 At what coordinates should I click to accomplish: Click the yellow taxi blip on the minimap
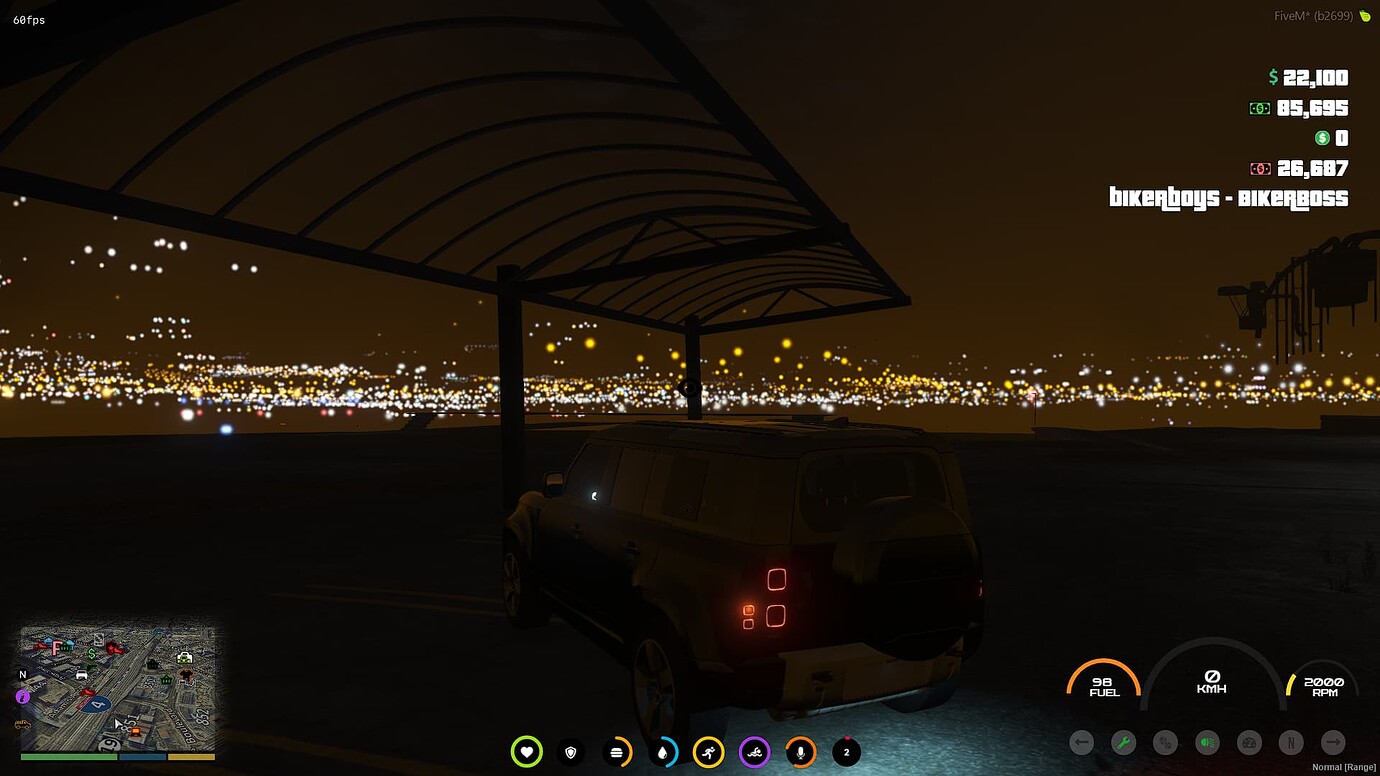pos(22,723)
